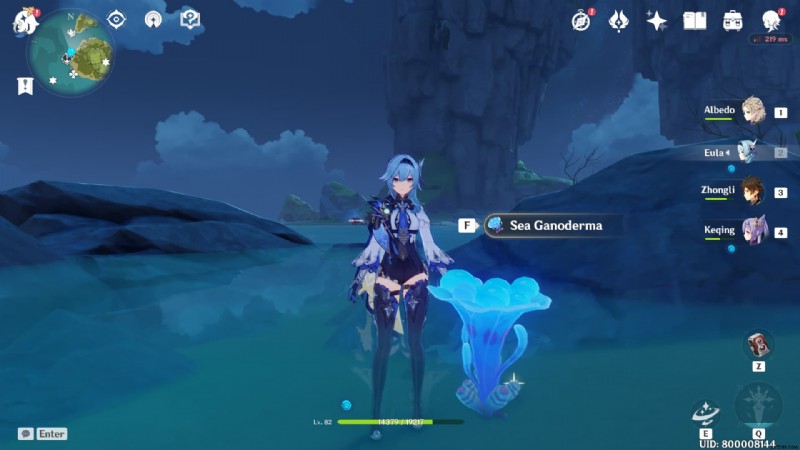Image resolution: width=800 pixels, height=450 pixels.
Task: Open the Adventurer Handbook book icon
Action: click(694, 20)
